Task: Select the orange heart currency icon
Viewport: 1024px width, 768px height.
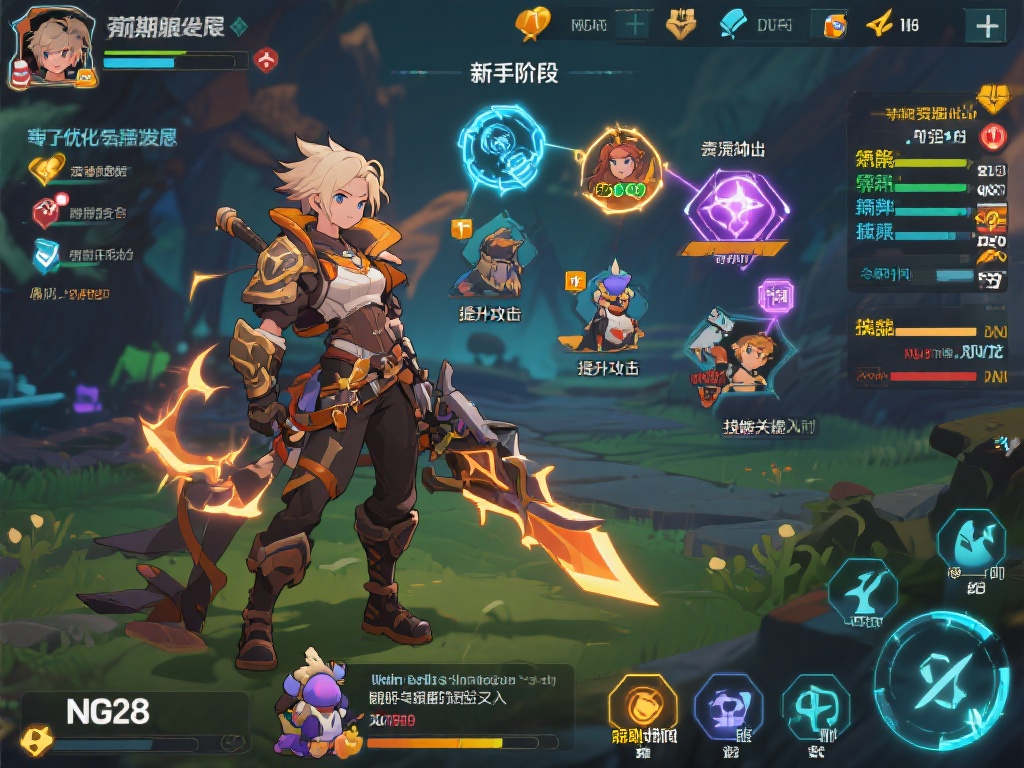Action: pos(534,24)
